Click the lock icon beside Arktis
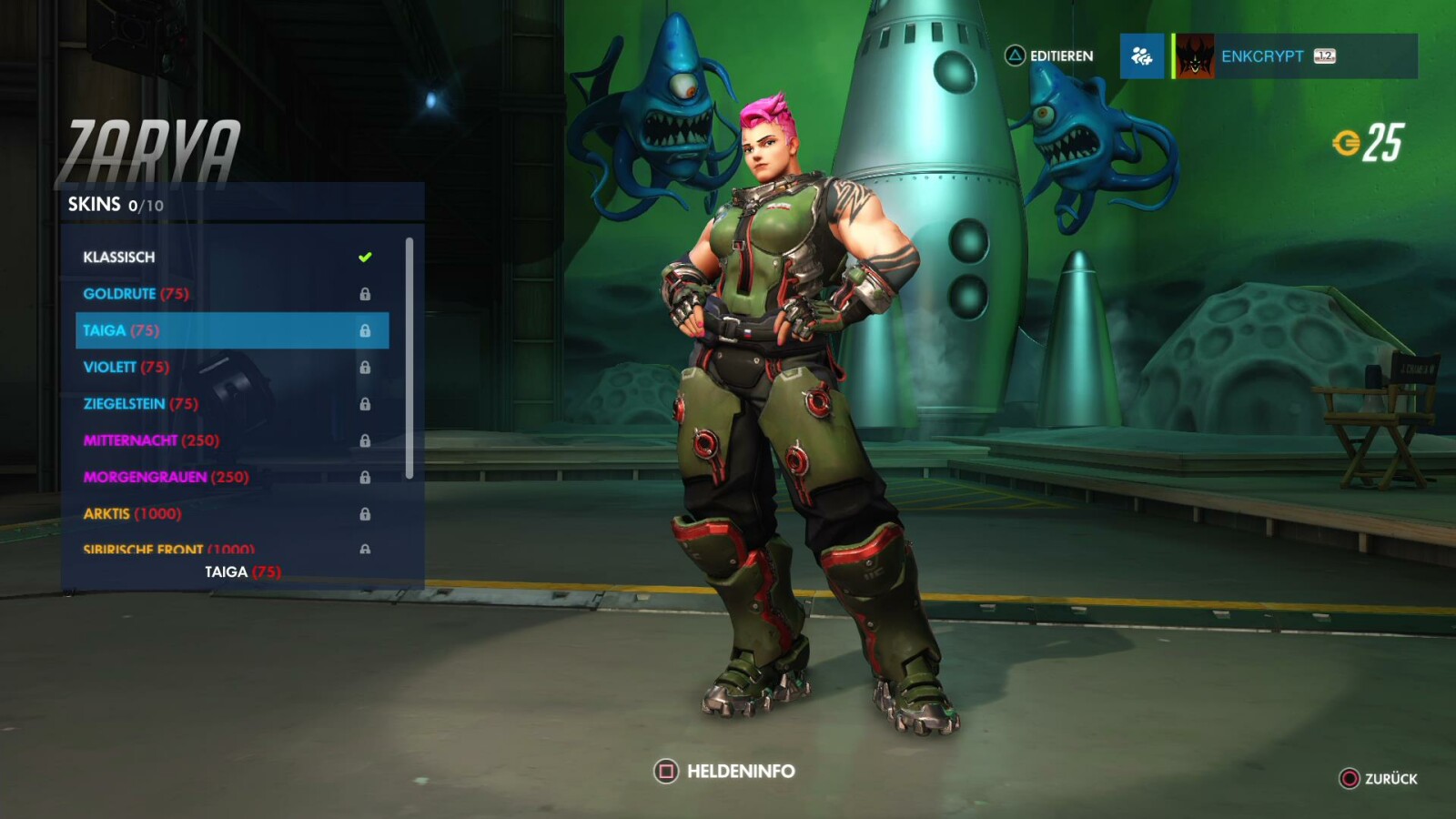The width and height of the screenshot is (1456, 819). (368, 513)
